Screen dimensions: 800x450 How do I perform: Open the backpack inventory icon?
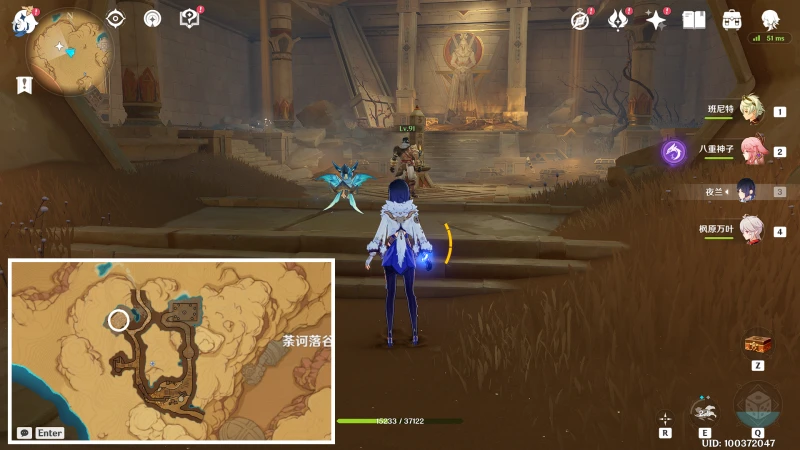coord(732,20)
